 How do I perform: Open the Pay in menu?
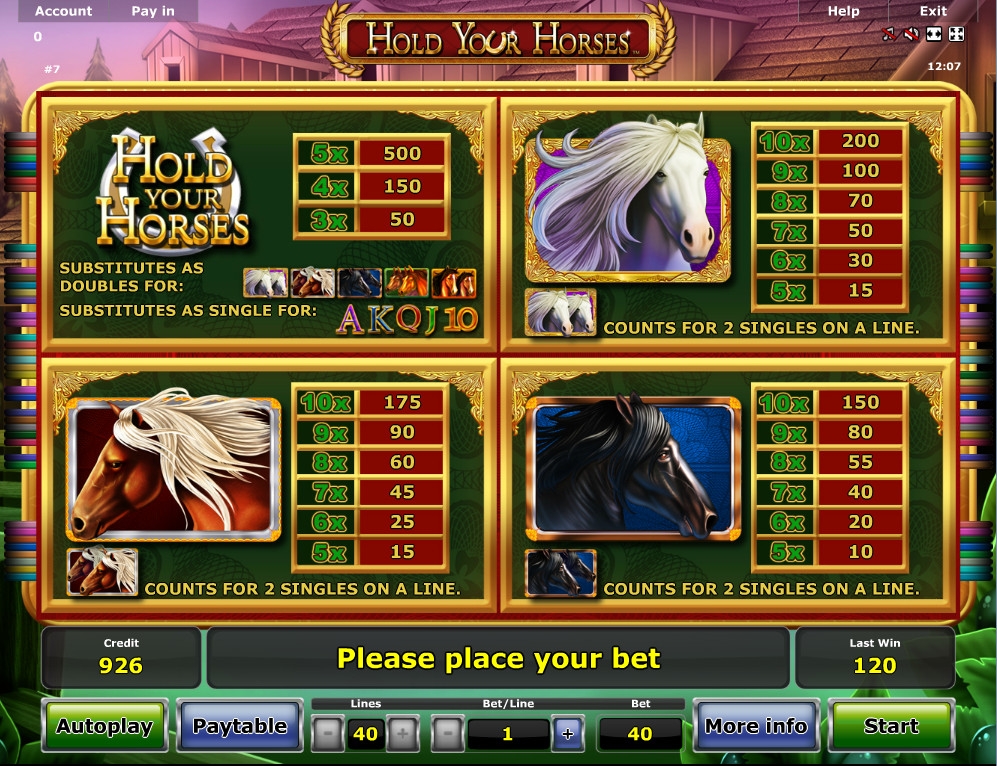coord(152,11)
